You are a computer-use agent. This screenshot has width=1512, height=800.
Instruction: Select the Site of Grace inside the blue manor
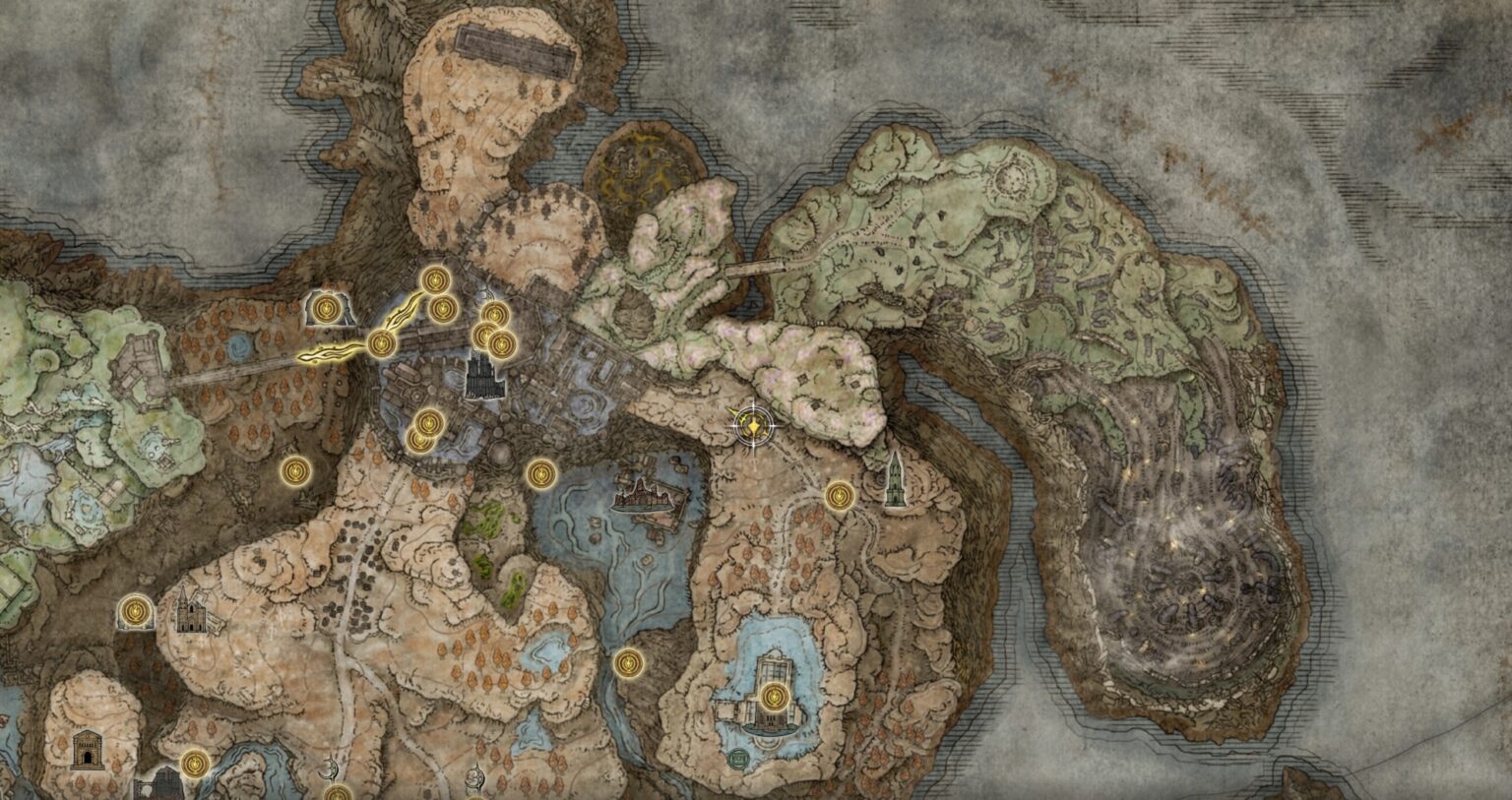point(775,696)
